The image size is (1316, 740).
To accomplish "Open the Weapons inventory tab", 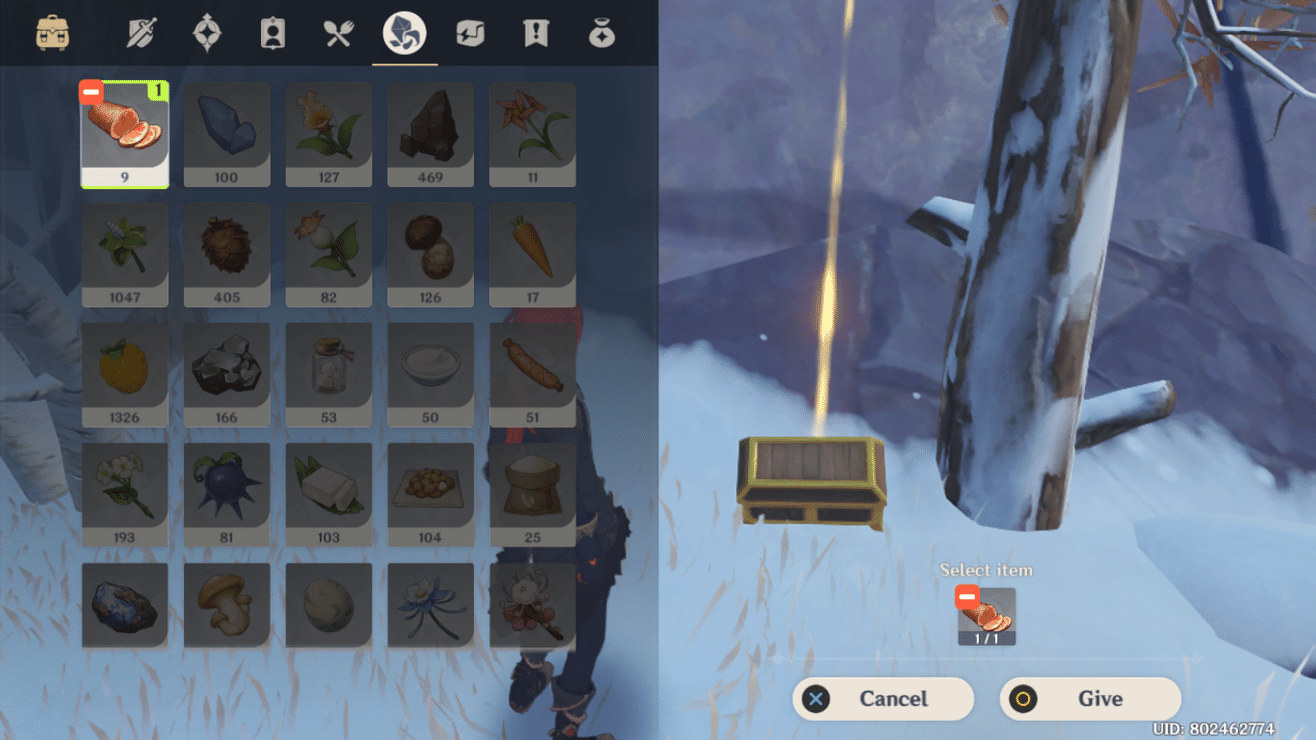I will [140, 33].
